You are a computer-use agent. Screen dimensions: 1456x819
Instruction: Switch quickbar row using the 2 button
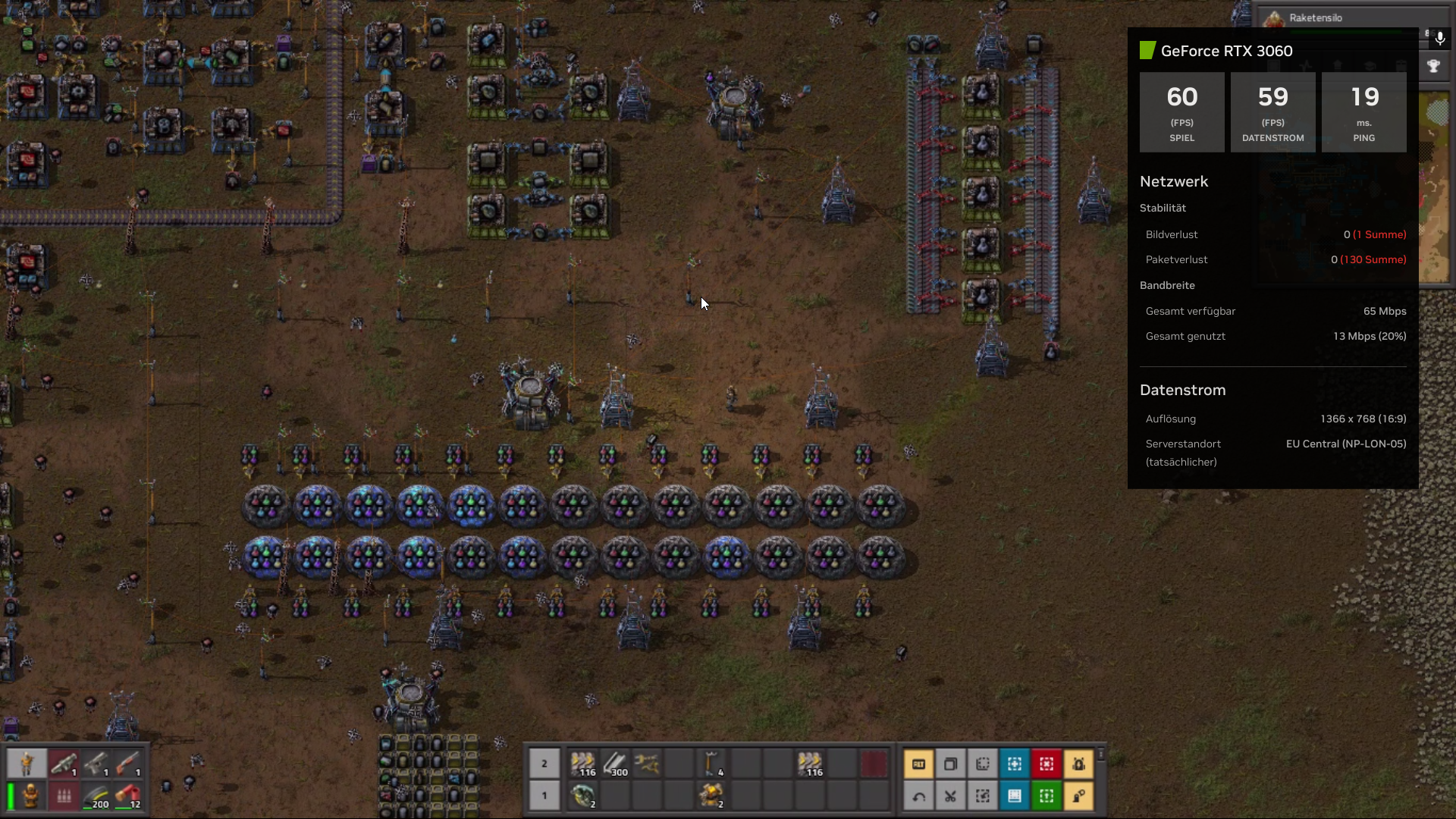click(544, 764)
